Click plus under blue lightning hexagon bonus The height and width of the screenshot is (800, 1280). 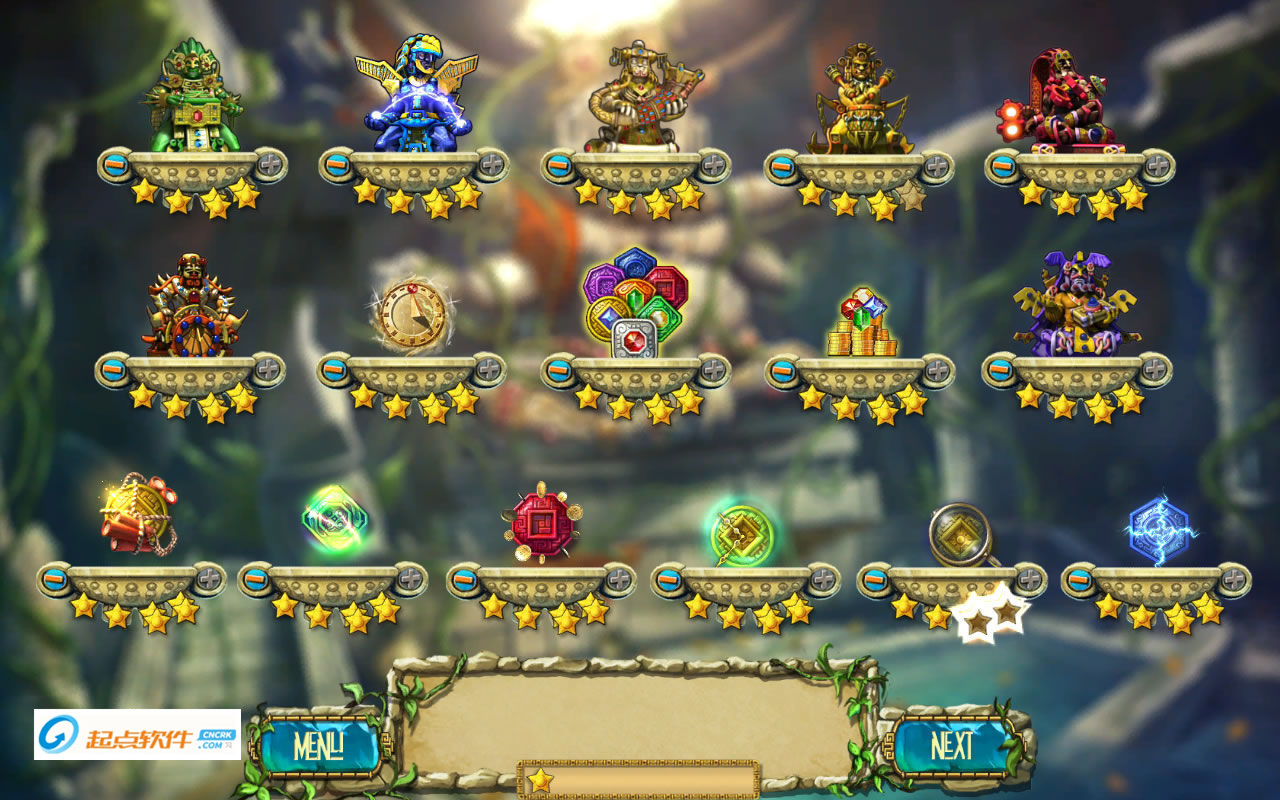(1233, 579)
